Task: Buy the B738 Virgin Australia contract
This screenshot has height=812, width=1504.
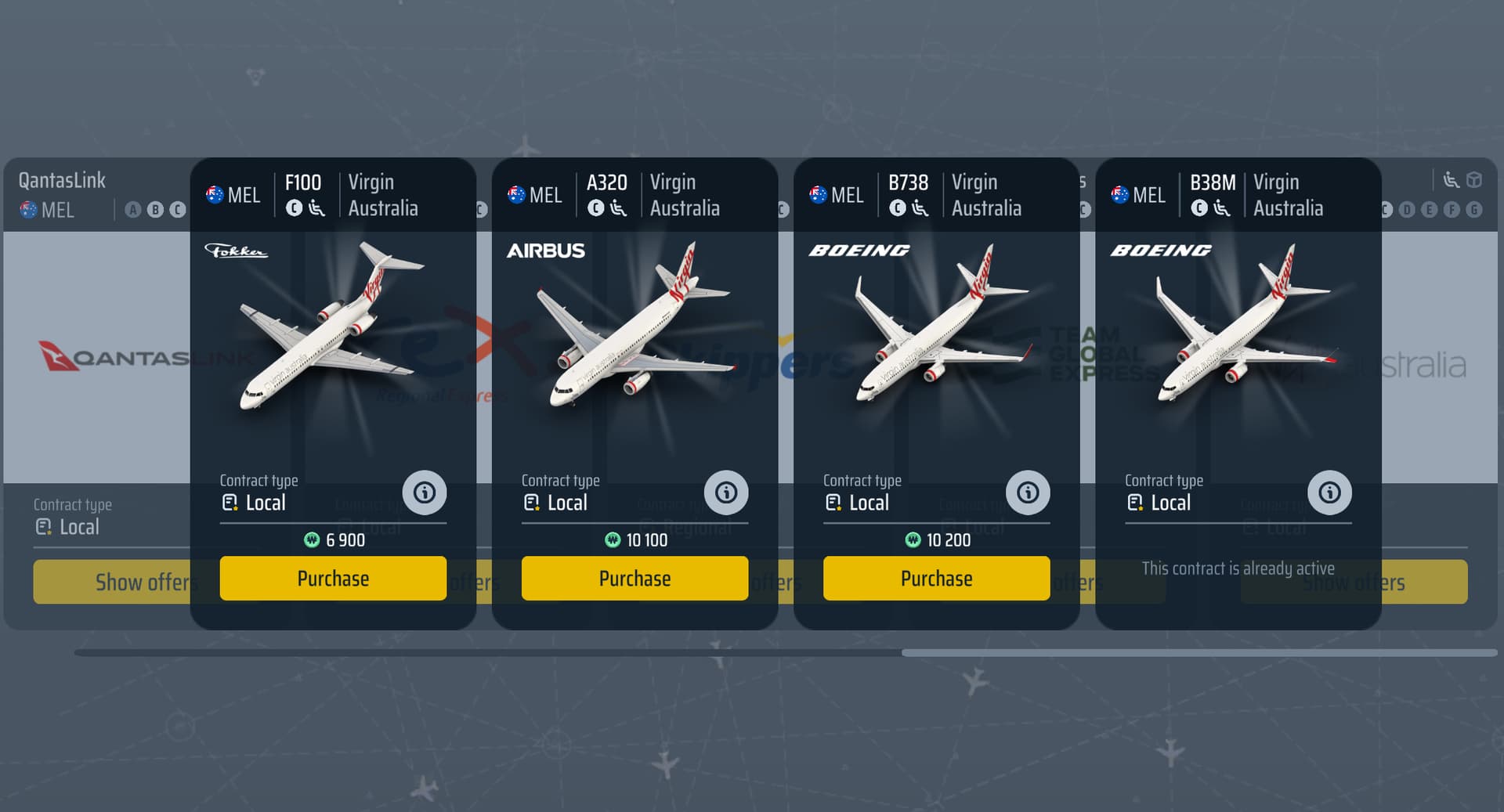Action: click(936, 579)
